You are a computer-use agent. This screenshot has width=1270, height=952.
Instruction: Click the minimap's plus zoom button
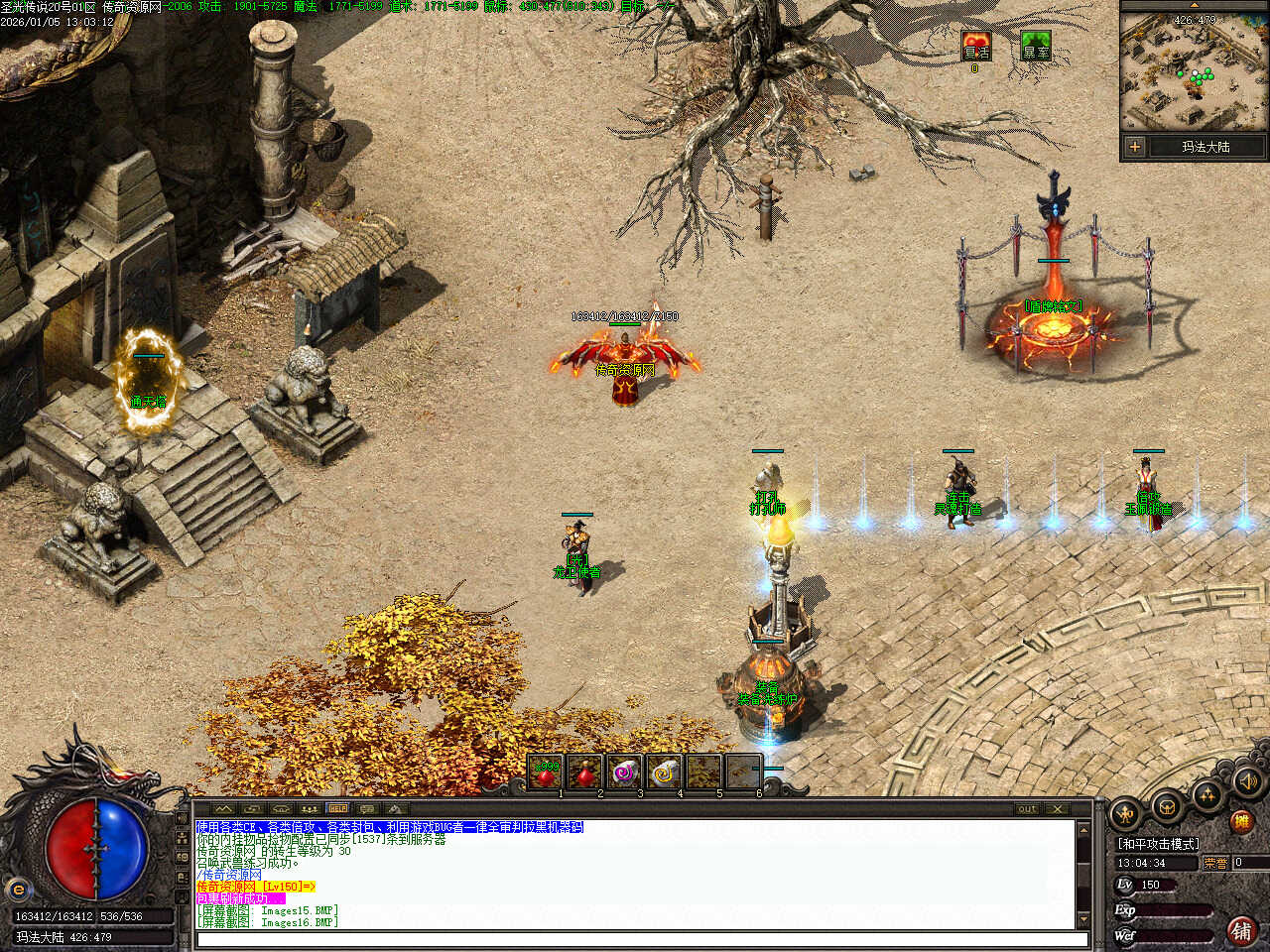[1134, 147]
